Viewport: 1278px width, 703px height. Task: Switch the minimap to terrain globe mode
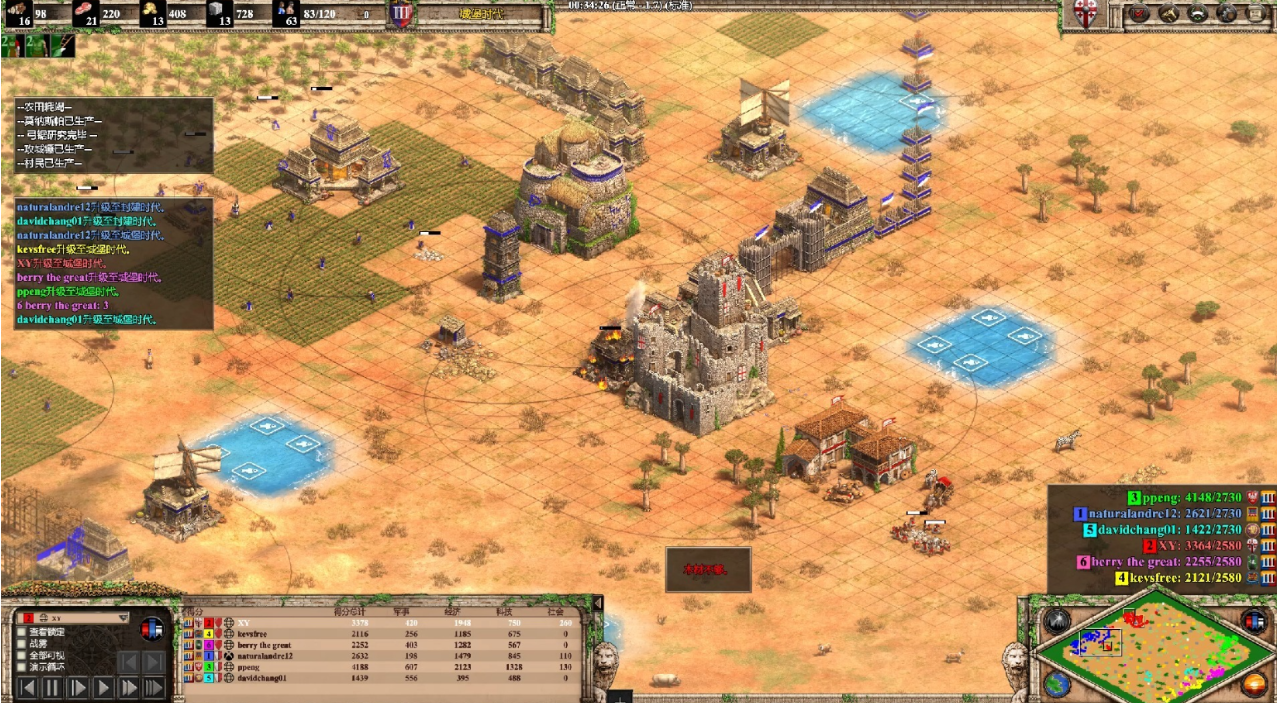pos(1057,684)
